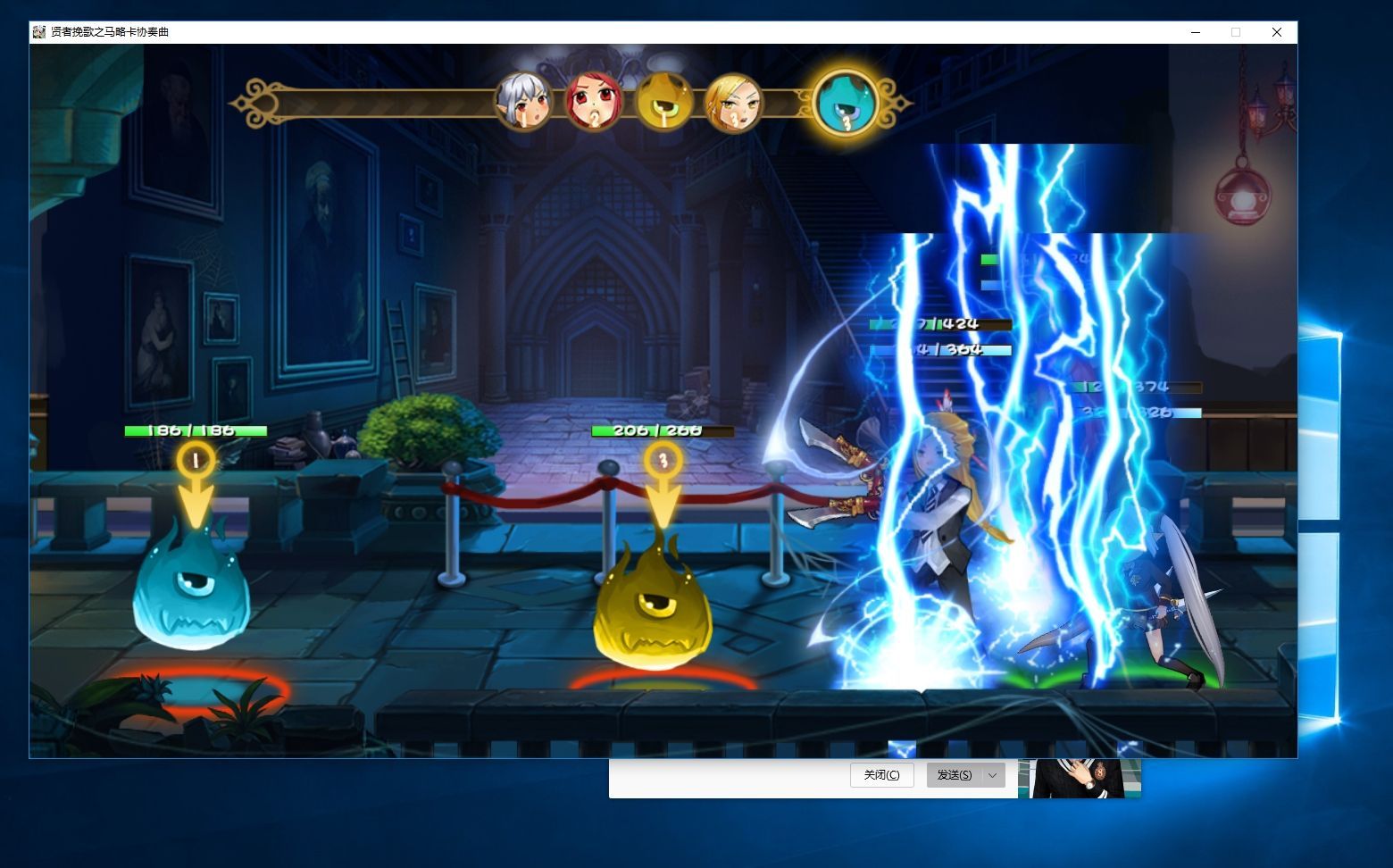
Task: Select the white-haired girl turn portrait
Action: click(x=523, y=103)
